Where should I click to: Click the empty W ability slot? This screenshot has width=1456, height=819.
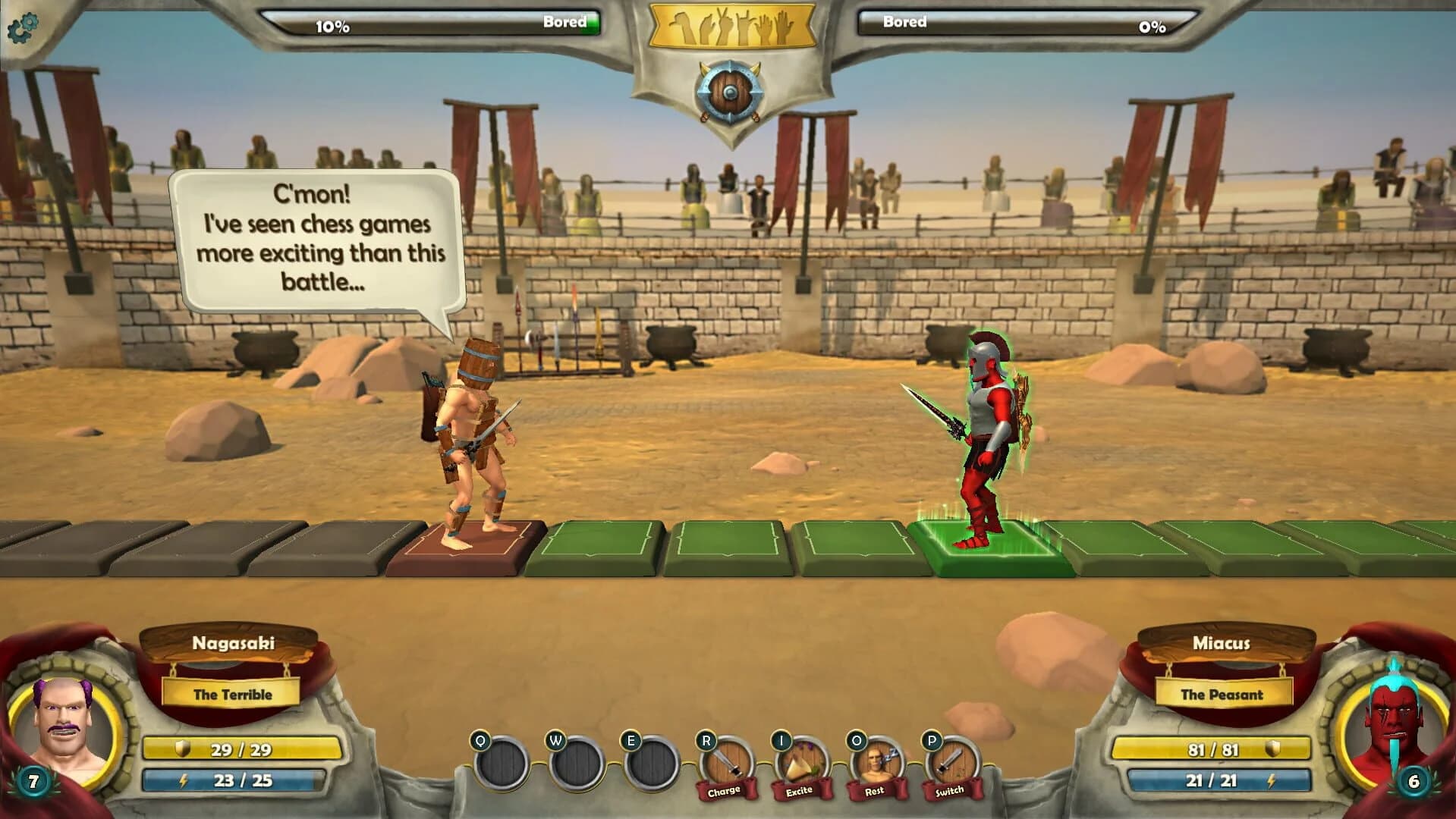click(x=577, y=762)
